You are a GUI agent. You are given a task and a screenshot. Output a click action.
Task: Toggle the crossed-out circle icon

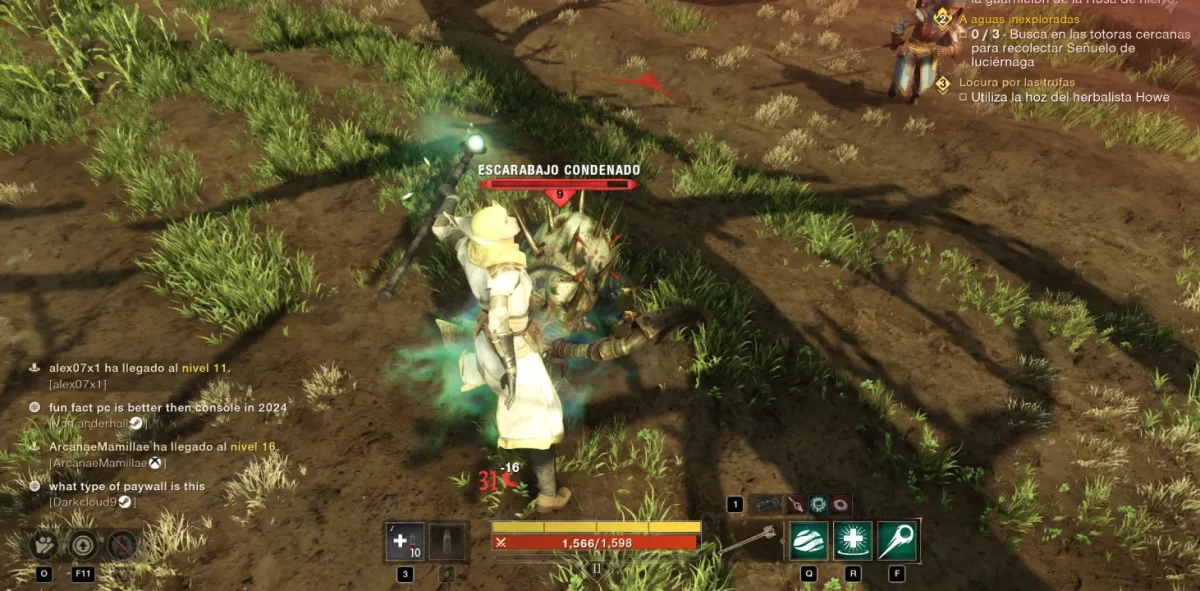point(121,545)
